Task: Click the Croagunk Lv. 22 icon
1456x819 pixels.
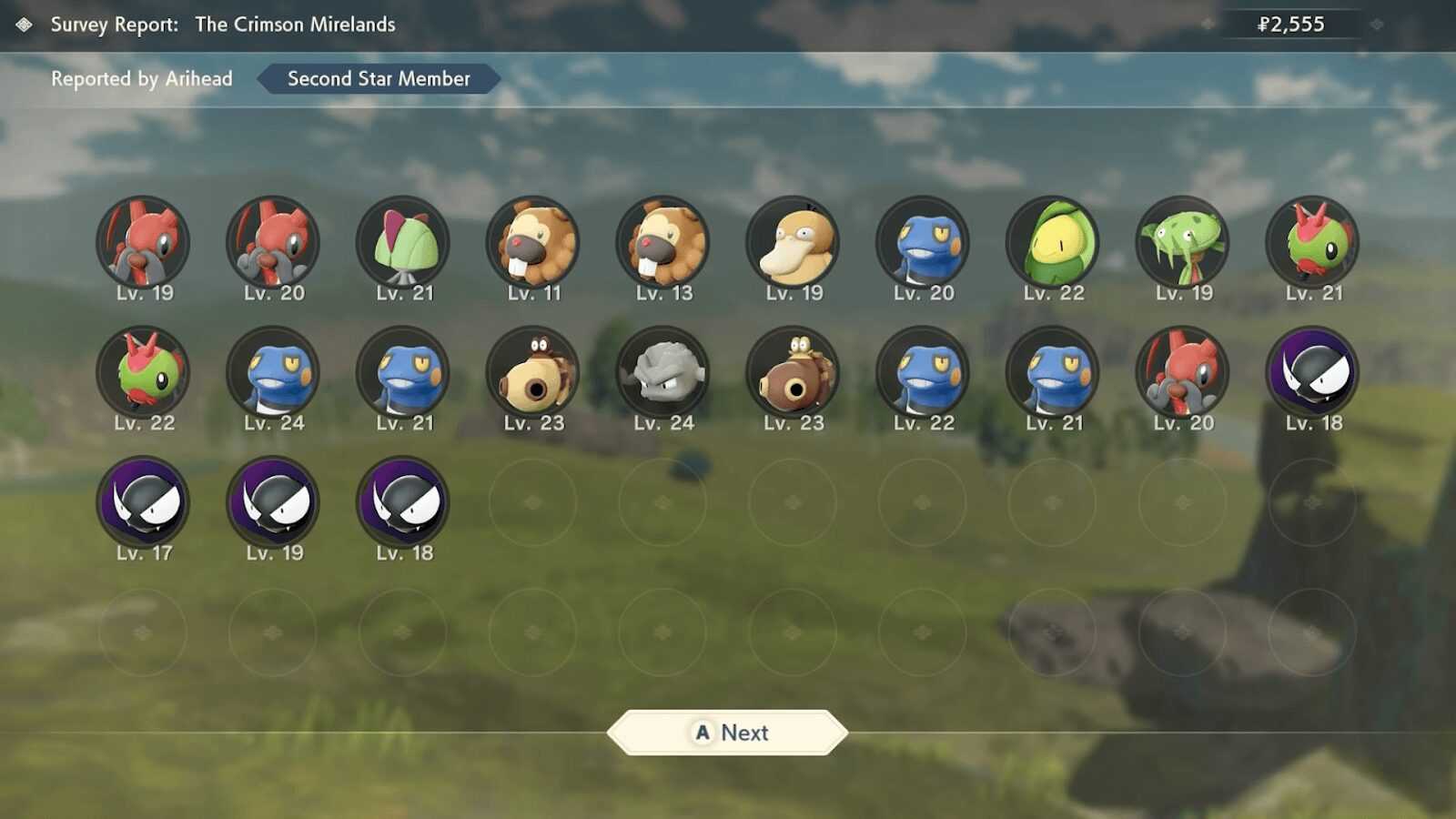Action: click(x=923, y=373)
